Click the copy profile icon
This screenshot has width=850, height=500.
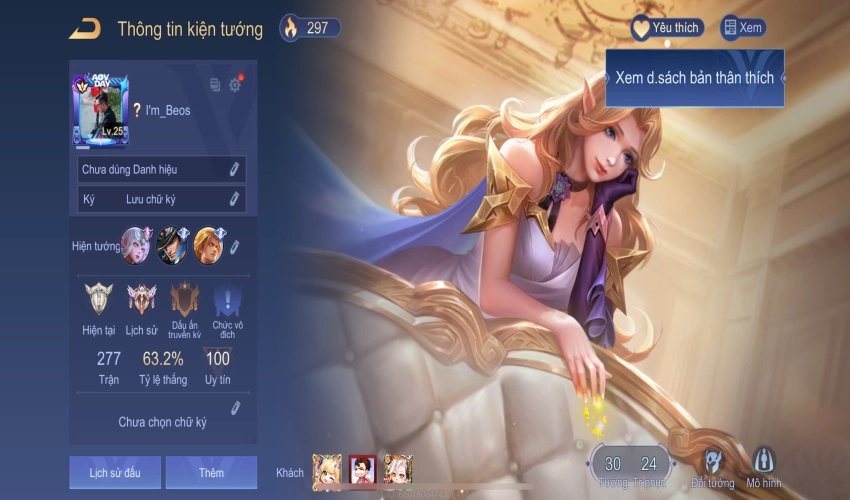pyautogui.click(x=214, y=85)
